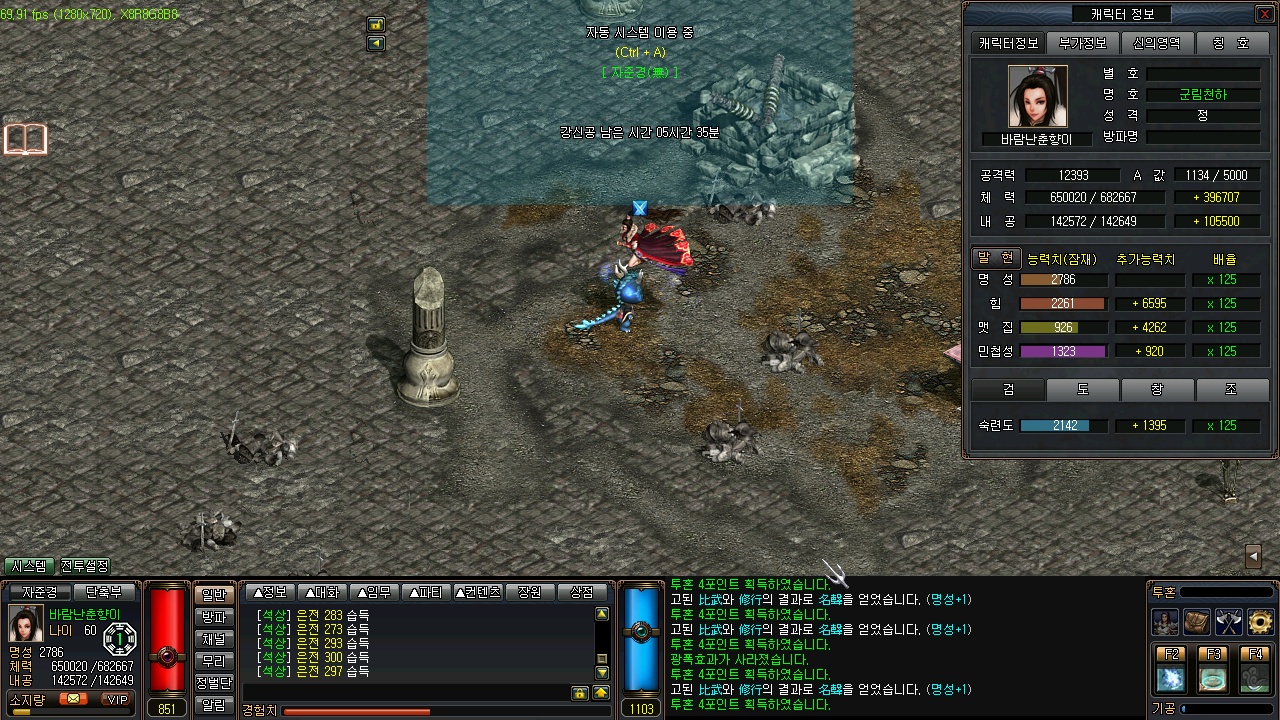The height and width of the screenshot is (720, 1280).
Task: Choose the 도 weapon proficiency tab
Action: [1083, 389]
